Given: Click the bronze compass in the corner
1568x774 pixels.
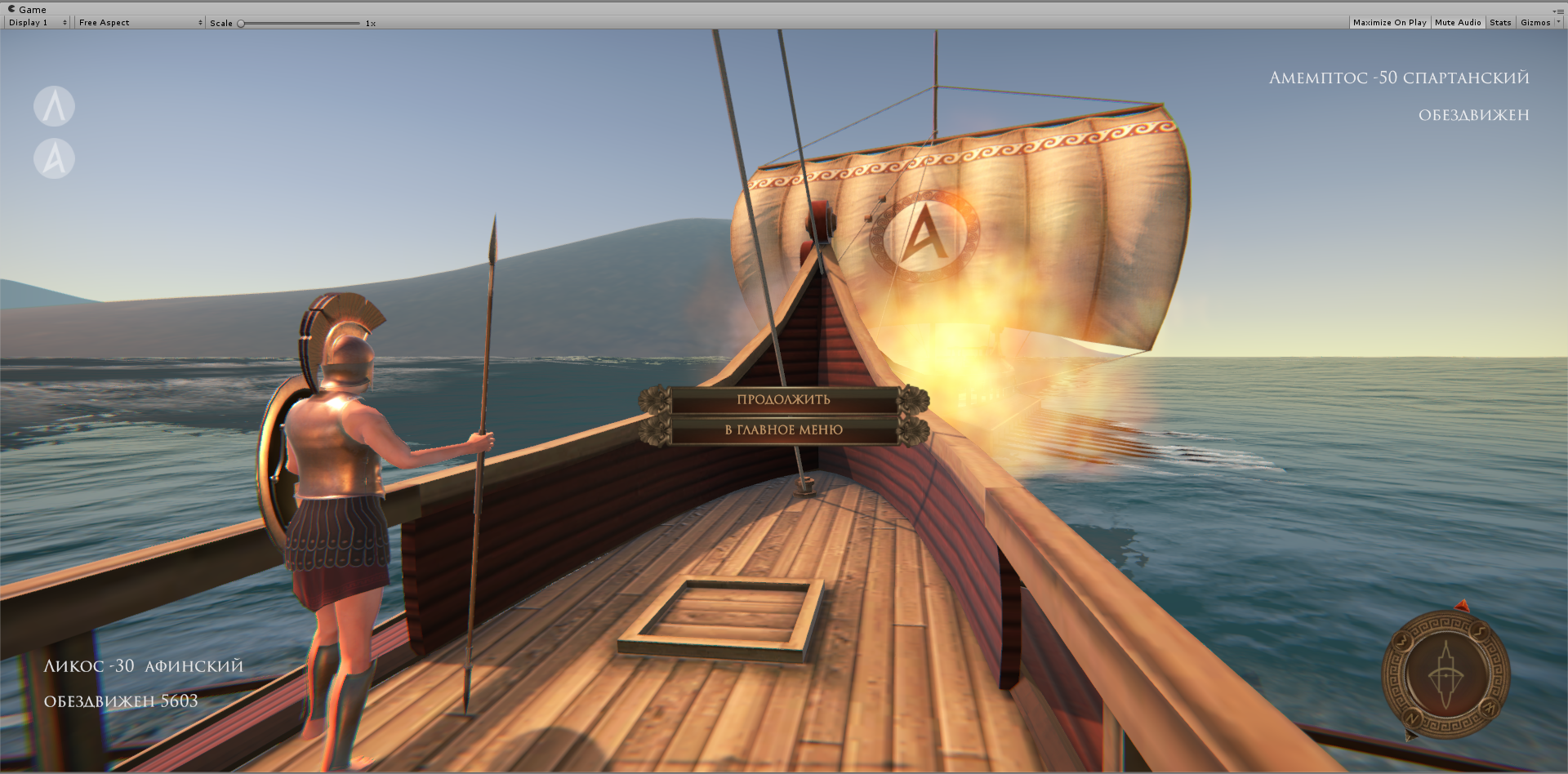Looking at the screenshot, I should (x=1445, y=674).
